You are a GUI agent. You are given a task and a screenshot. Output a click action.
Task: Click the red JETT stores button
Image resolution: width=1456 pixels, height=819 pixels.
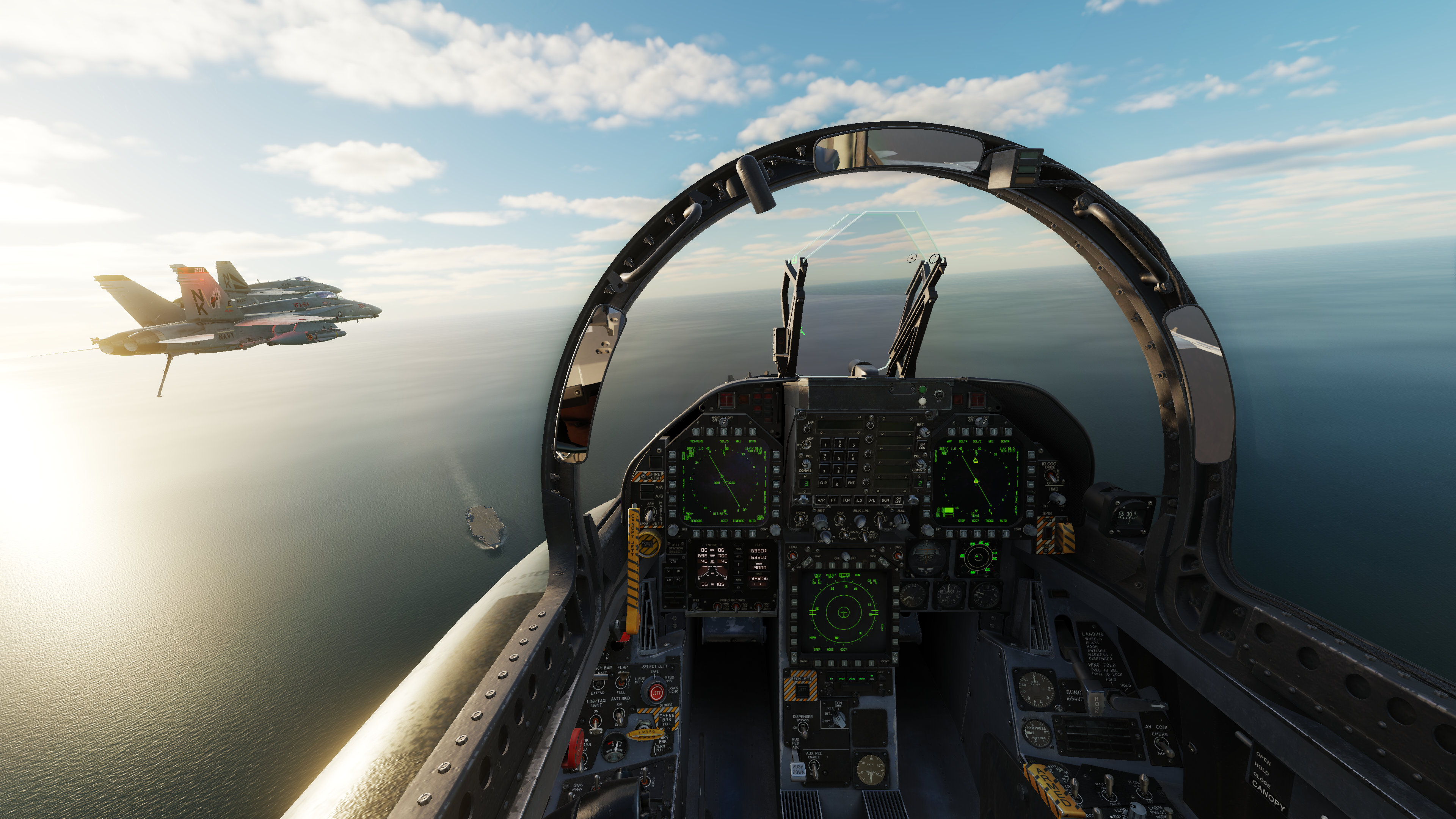[x=656, y=693]
